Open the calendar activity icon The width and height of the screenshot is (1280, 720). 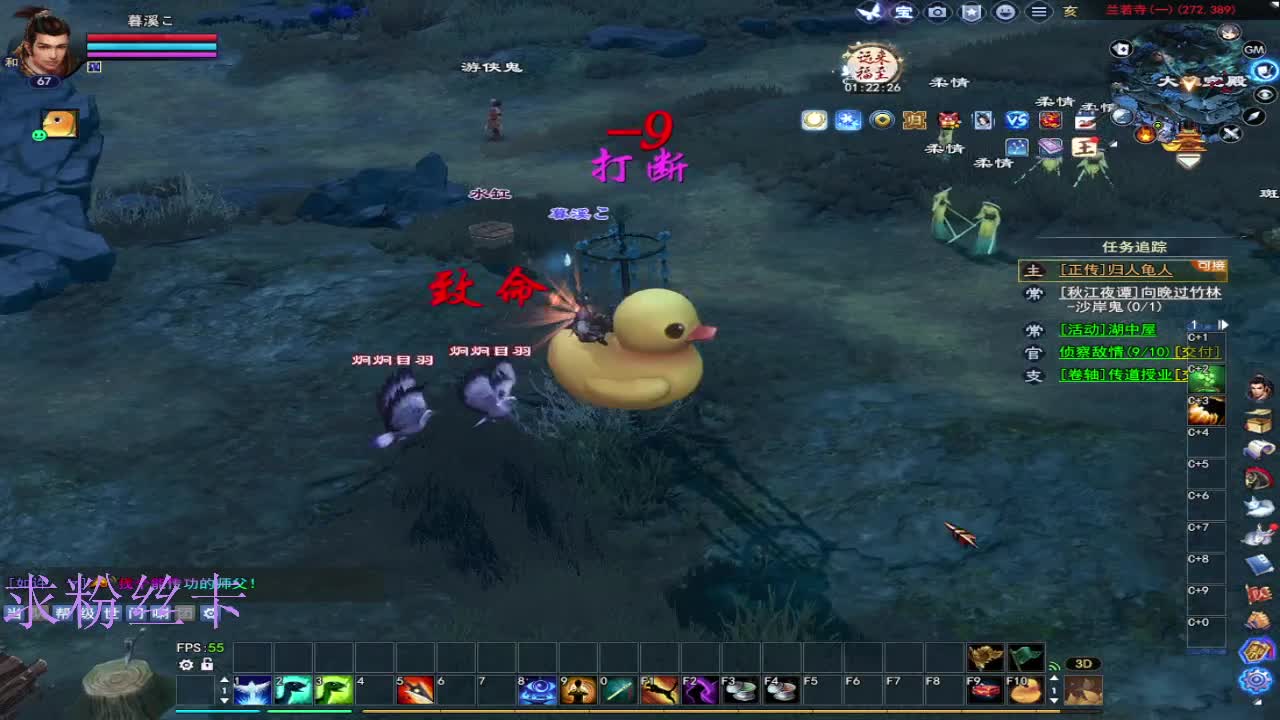point(1085,121)
